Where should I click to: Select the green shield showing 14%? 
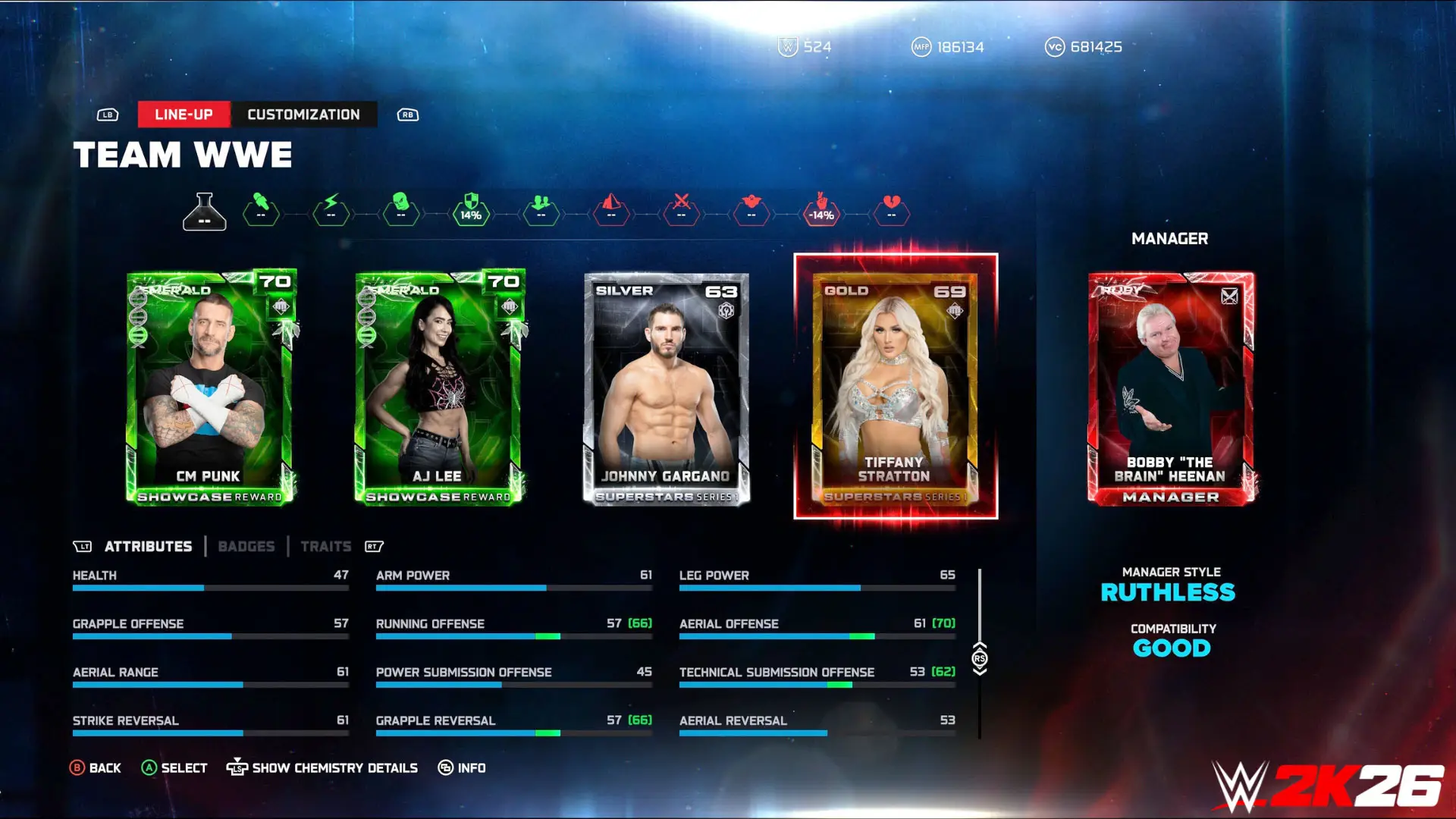point(470,213)
